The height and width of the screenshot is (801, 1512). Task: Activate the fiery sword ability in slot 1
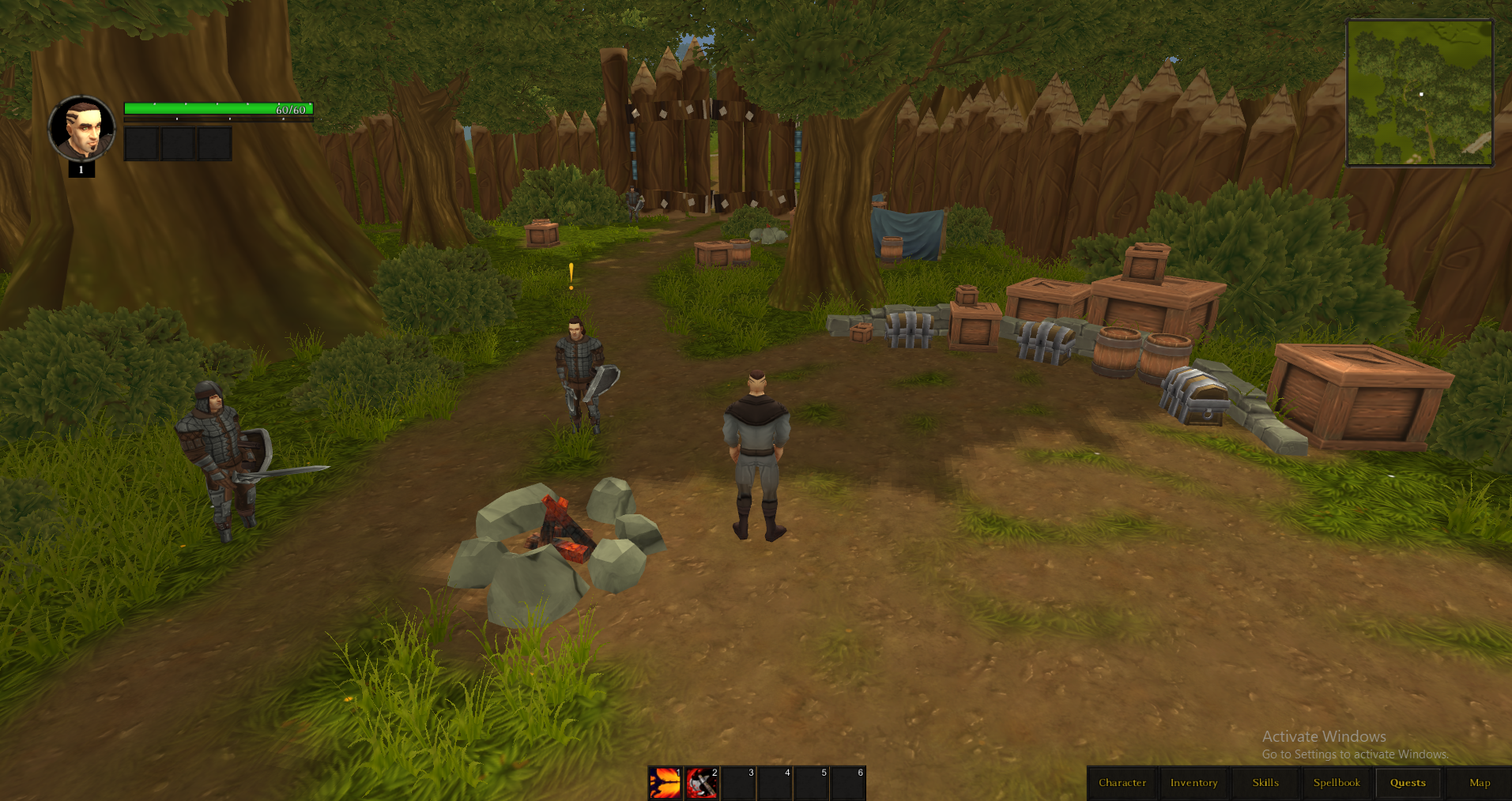[x=666, y=783]
